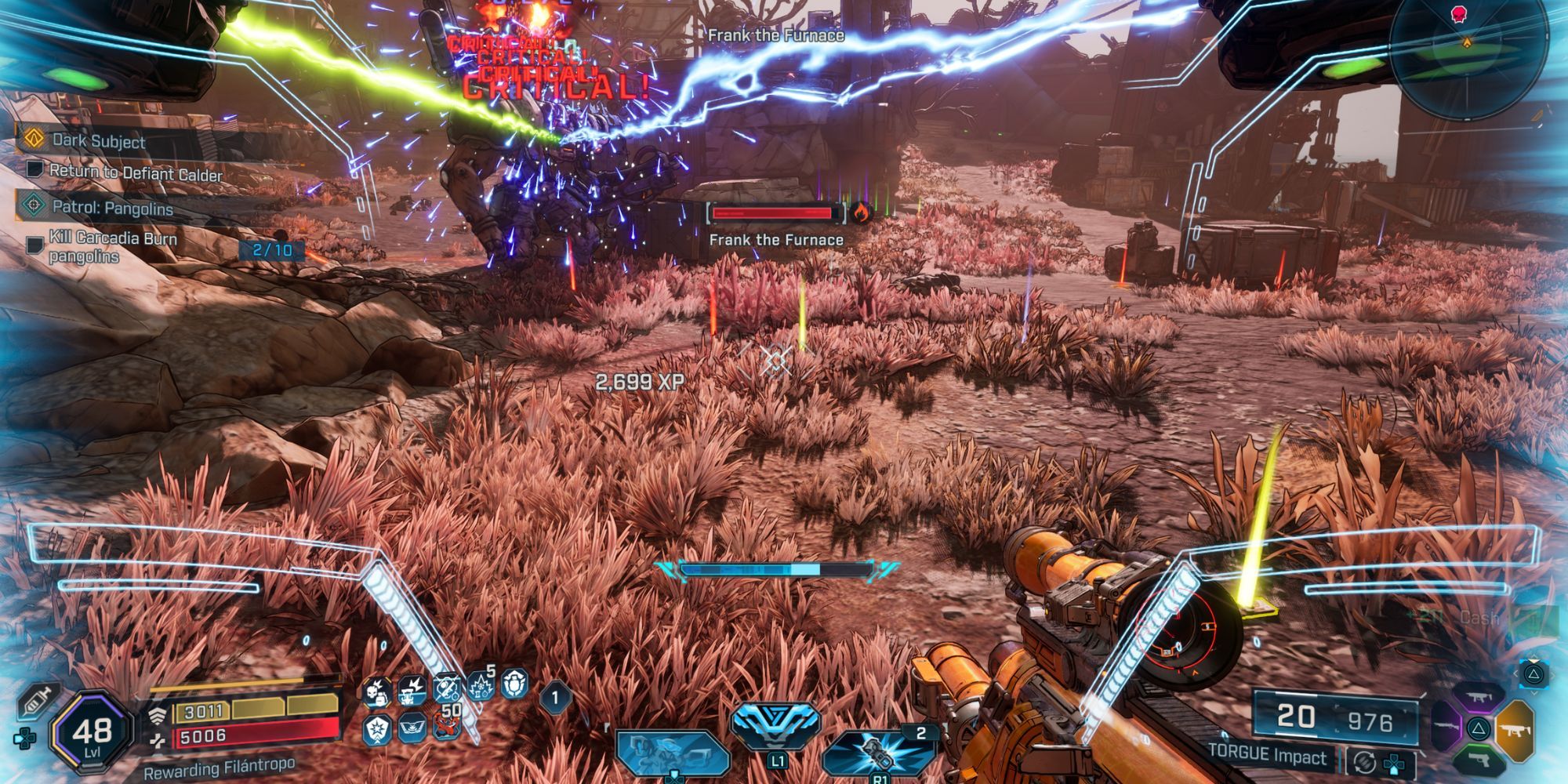
Task: Select the orange weapon slot
Action: 1515,731
